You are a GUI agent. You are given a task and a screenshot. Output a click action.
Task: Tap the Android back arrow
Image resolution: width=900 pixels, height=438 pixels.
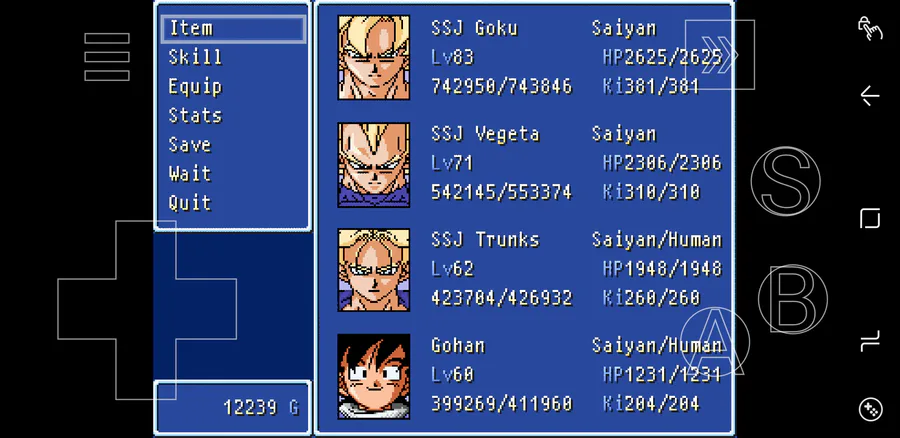(x=870, y=96)
